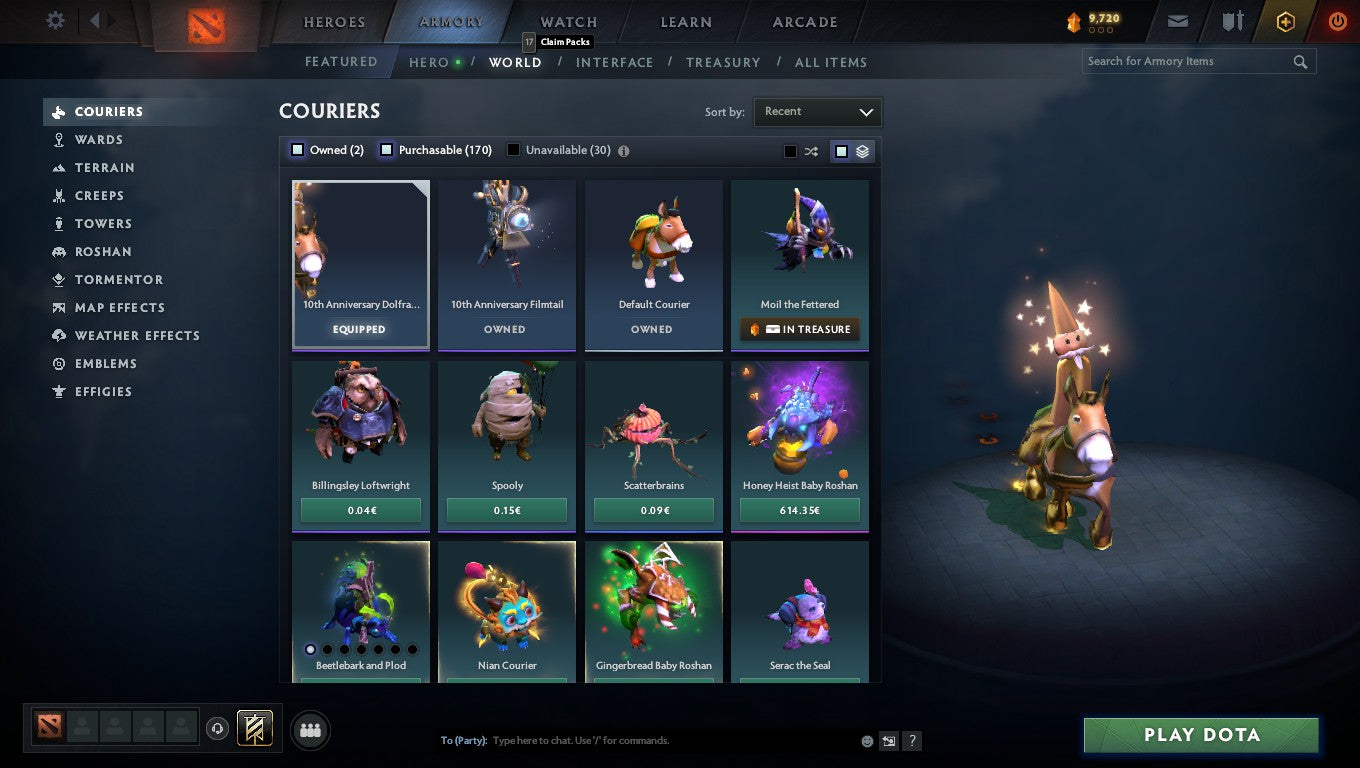Click the Dota Plus hexagon icon

tap(1285, 20)
